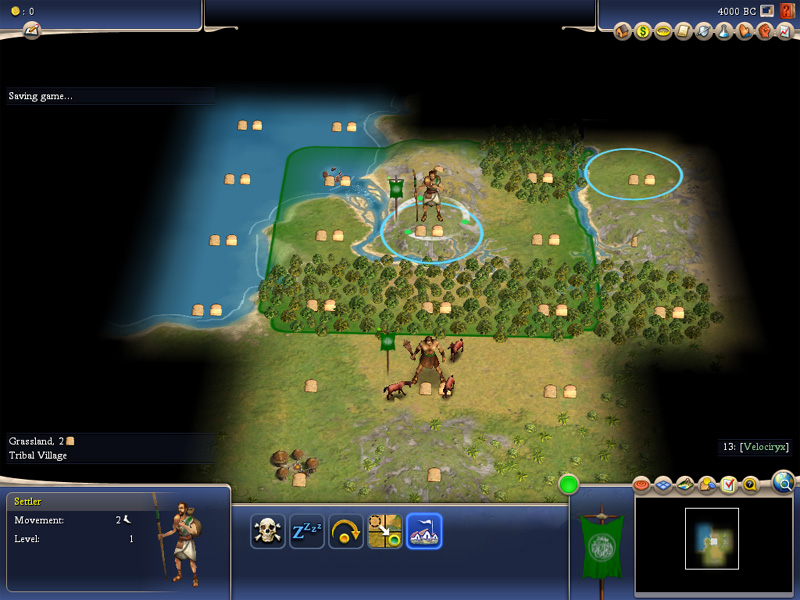This screenshot has width=800, height=600.
Task: Open the civics scroll advisor
Action: click(x=681, y=32)
